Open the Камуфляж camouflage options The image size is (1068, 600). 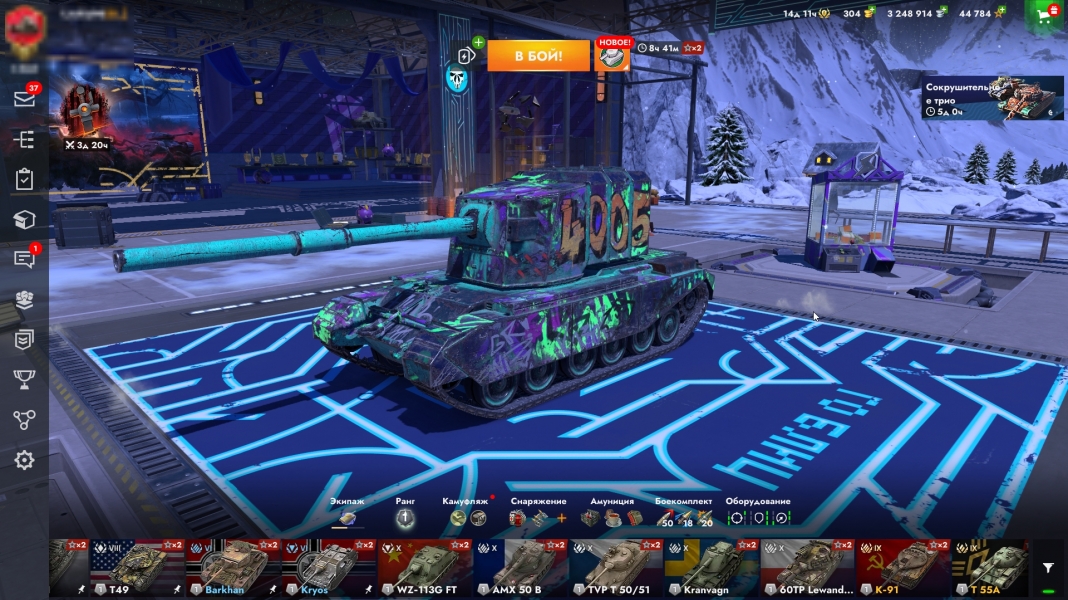(467, 517)
